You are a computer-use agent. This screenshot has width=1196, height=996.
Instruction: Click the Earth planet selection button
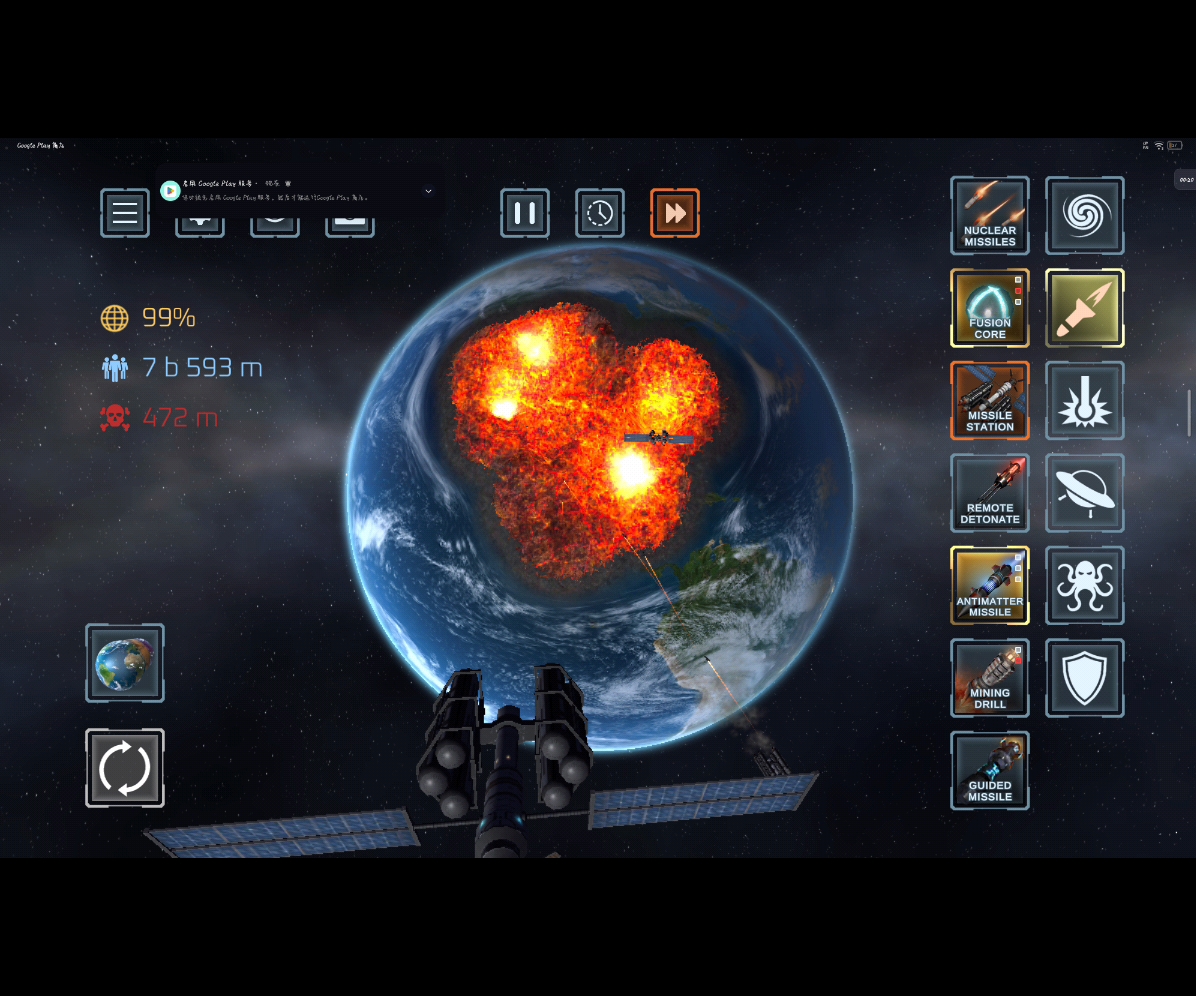pyautogui.click(x=125, y=663)
